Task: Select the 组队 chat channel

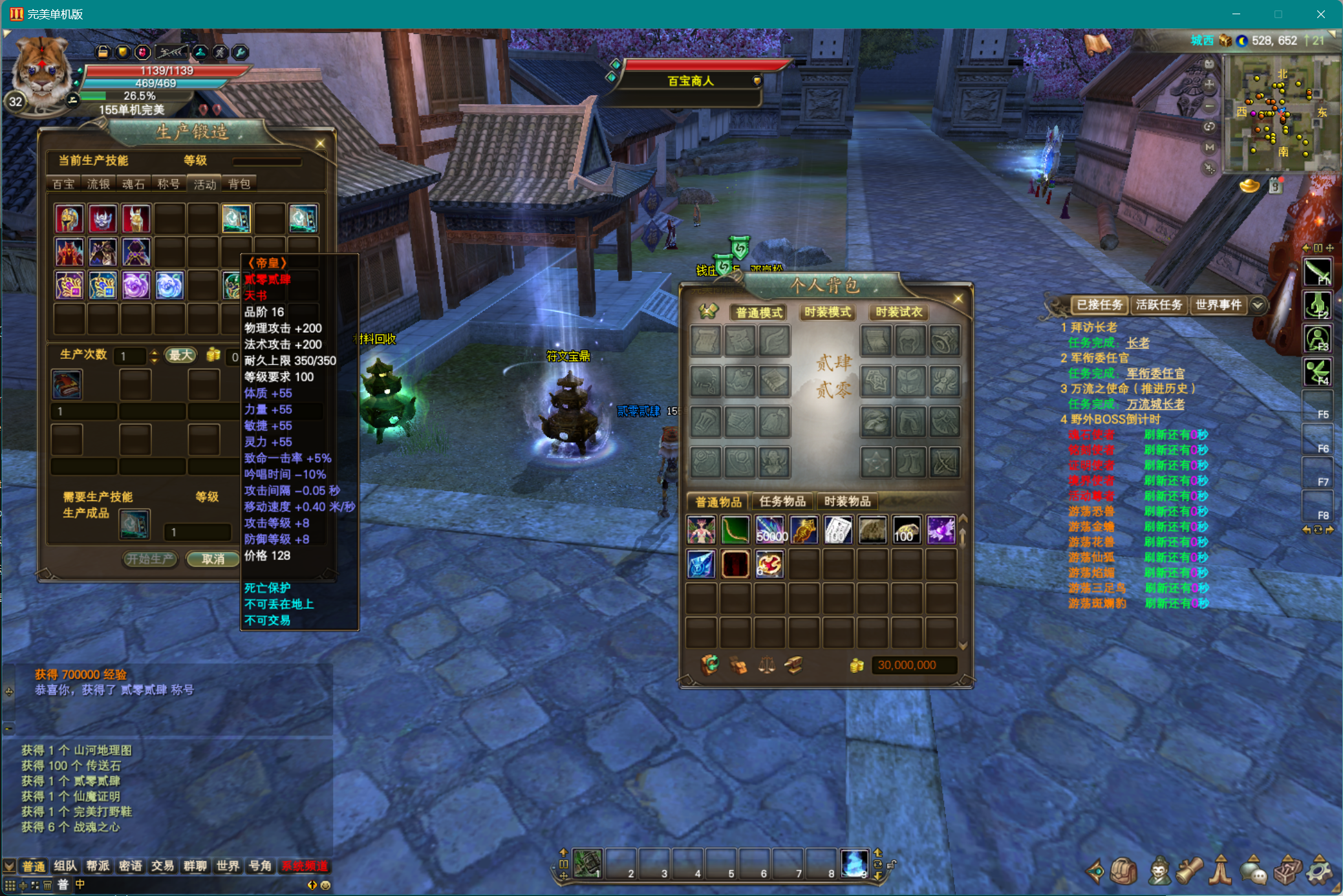Action: coord(65,866)
